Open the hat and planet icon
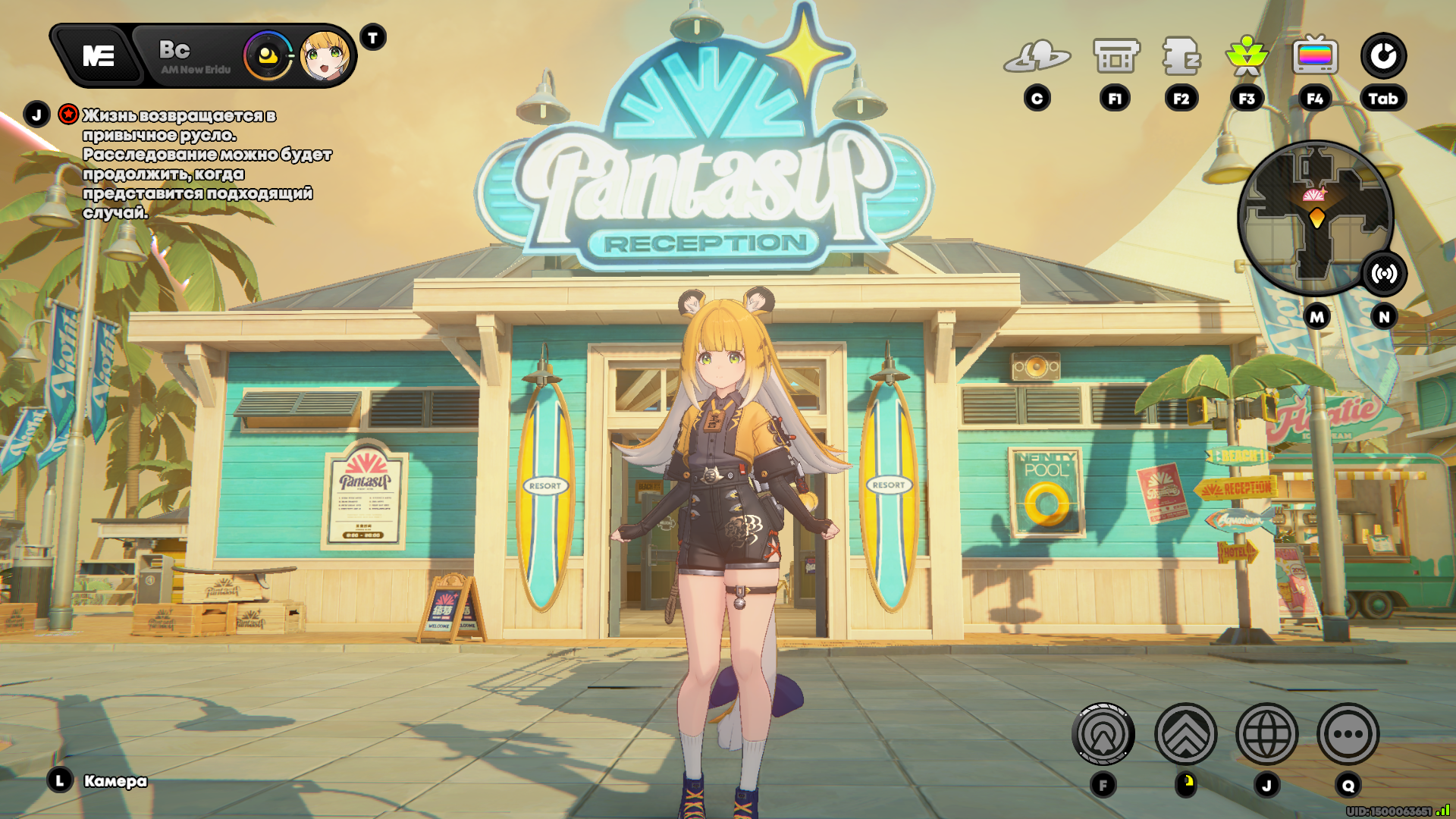1456x819 pixels. [x=1037, y=57]
